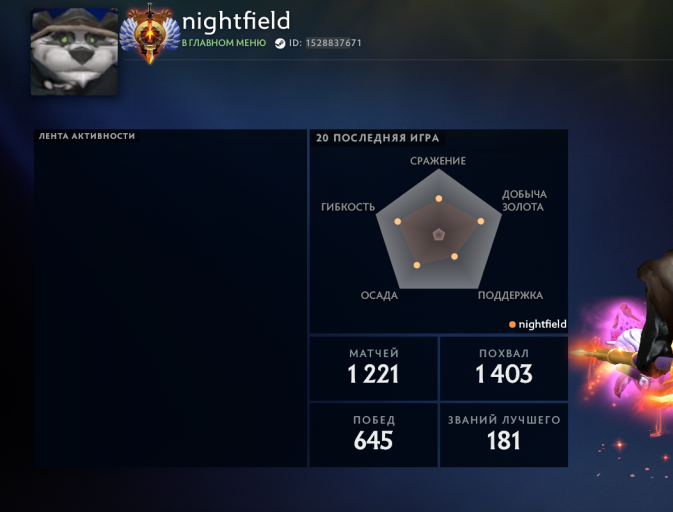673x512 pixels.
Task: Open the Званий лучшего 181 tile
Action: point(503,434)
